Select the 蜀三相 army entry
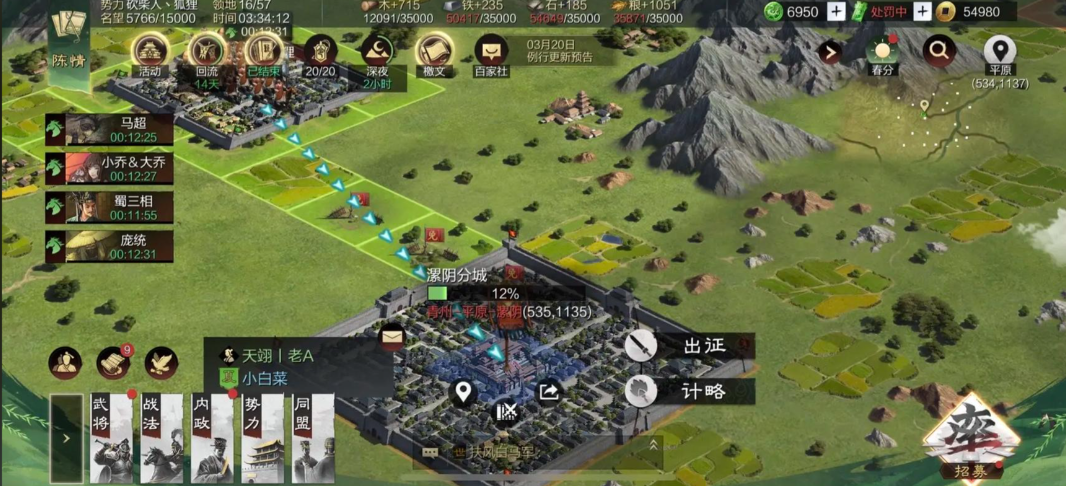The image size is (1066, 486). [x=109, y=207]
